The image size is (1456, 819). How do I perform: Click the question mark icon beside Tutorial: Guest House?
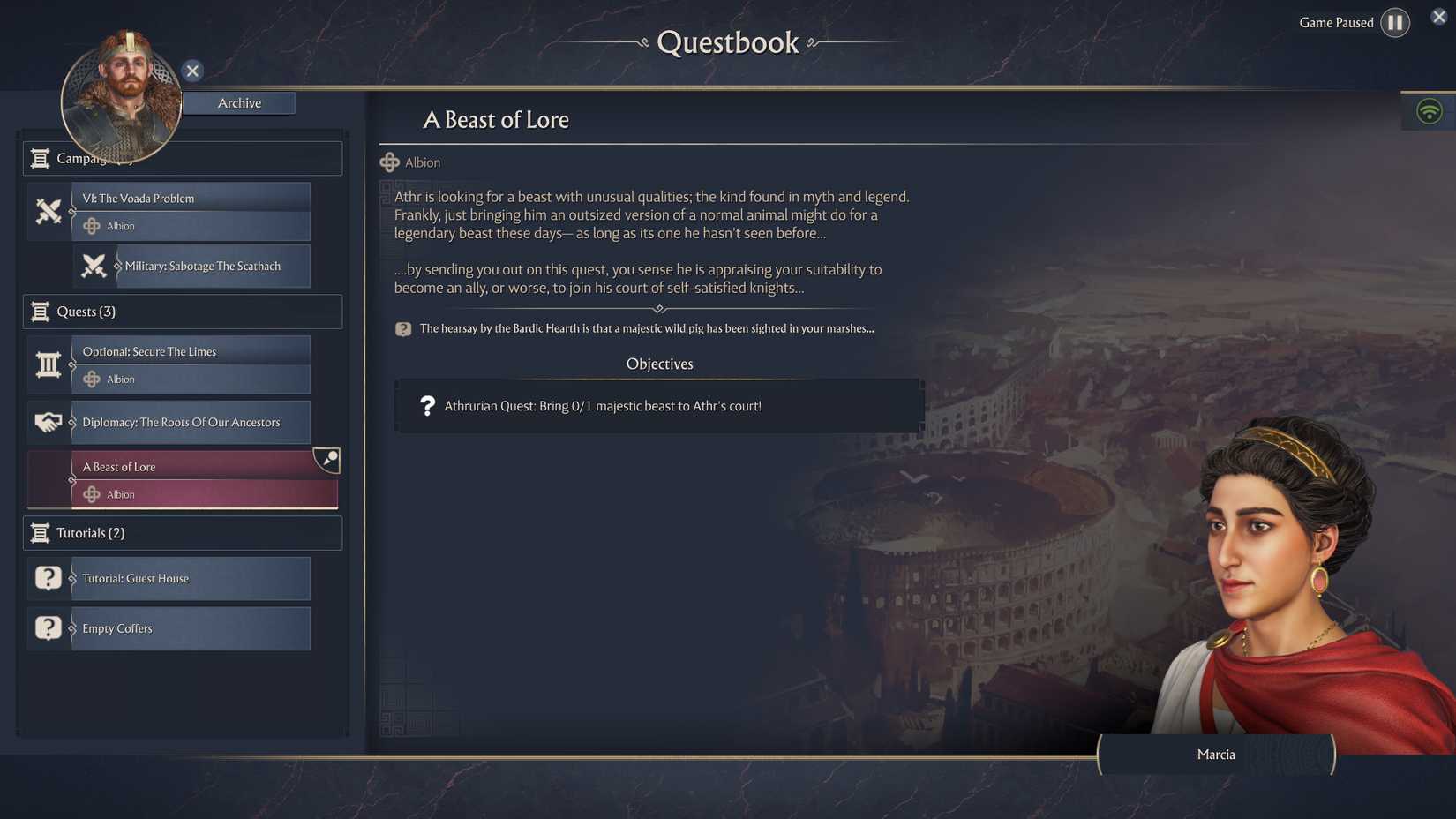[48, 578]
